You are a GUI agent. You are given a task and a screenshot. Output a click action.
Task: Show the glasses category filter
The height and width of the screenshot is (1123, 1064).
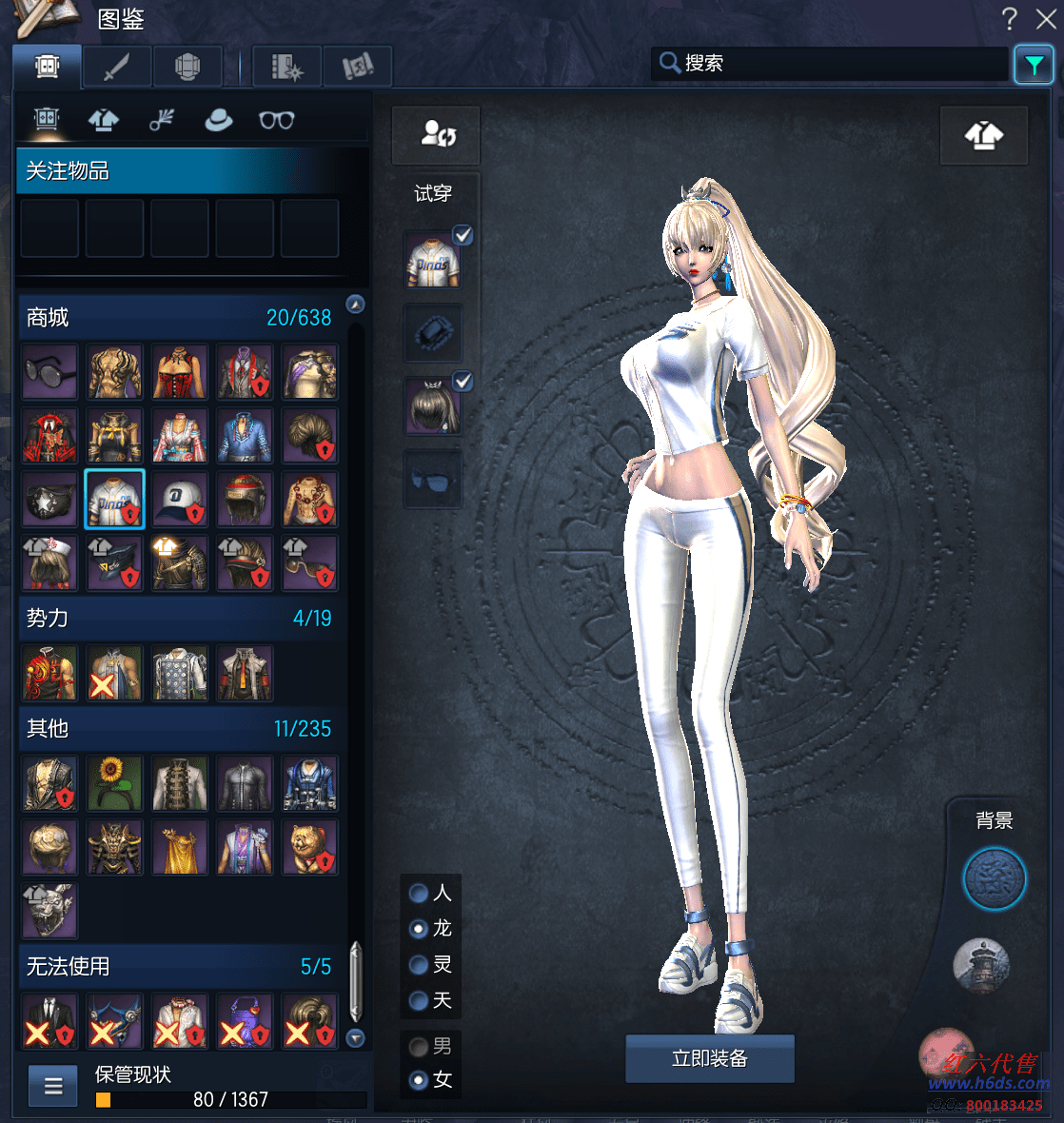tap(276, 120)
